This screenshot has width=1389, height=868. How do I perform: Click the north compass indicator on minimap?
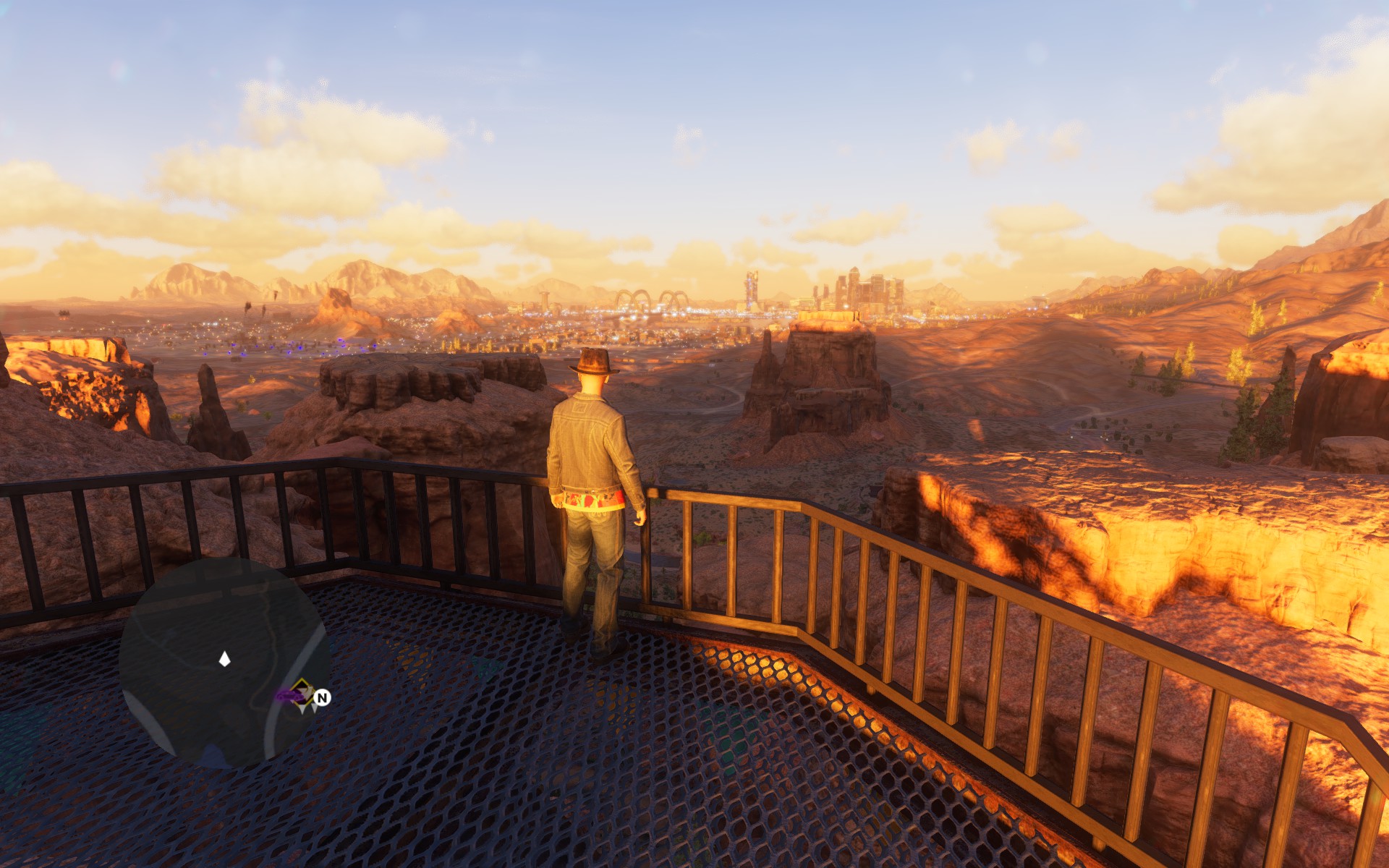point(323,697)
